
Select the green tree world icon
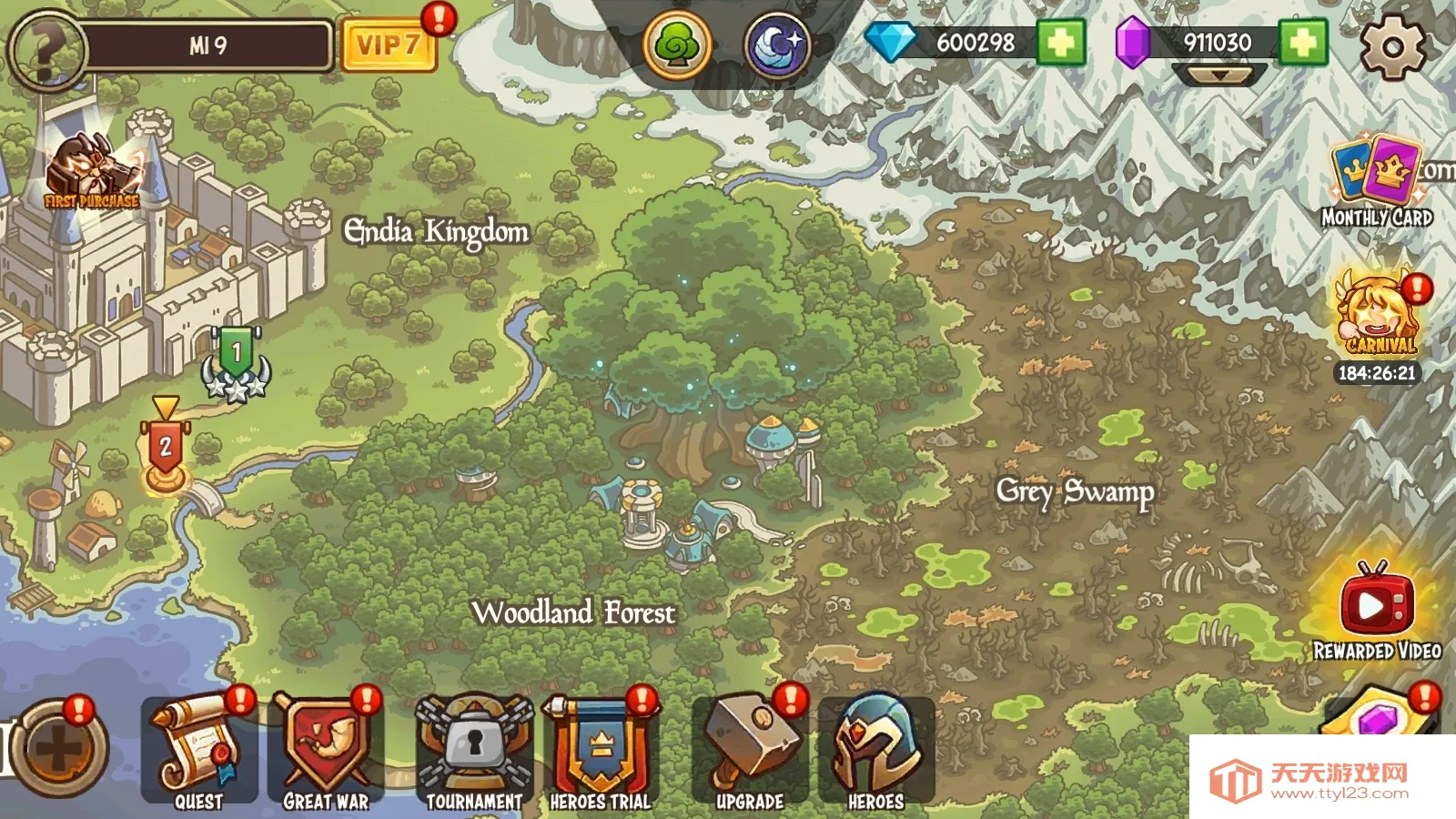[677, 45]
